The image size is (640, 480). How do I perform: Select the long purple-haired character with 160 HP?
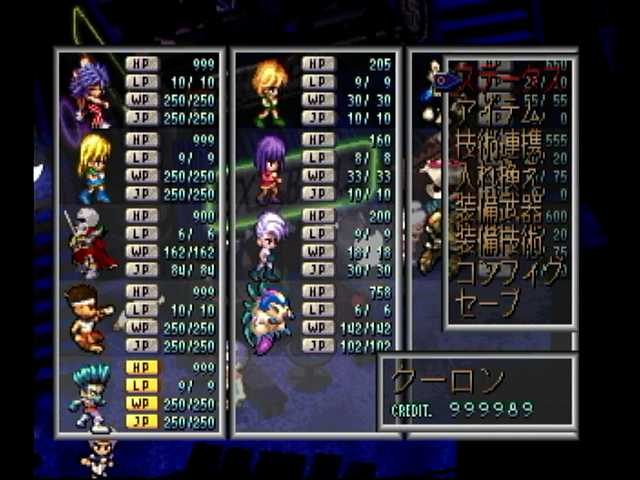click(268, 168)
